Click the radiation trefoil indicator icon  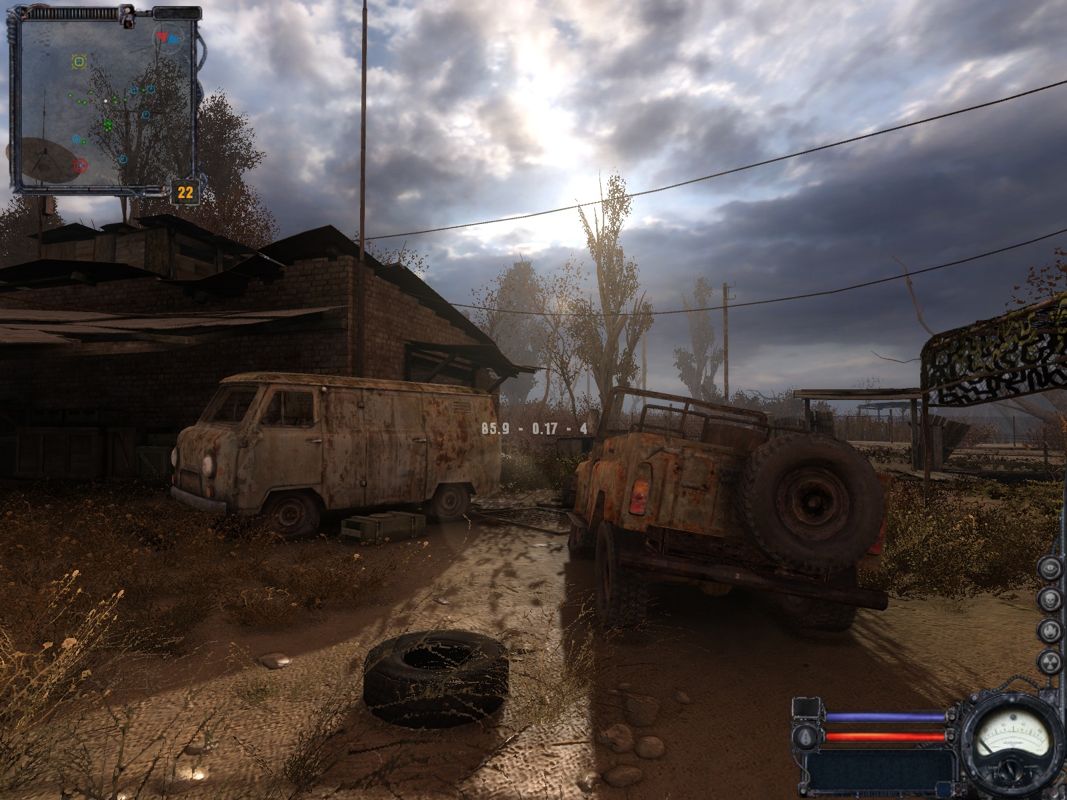1049,661
